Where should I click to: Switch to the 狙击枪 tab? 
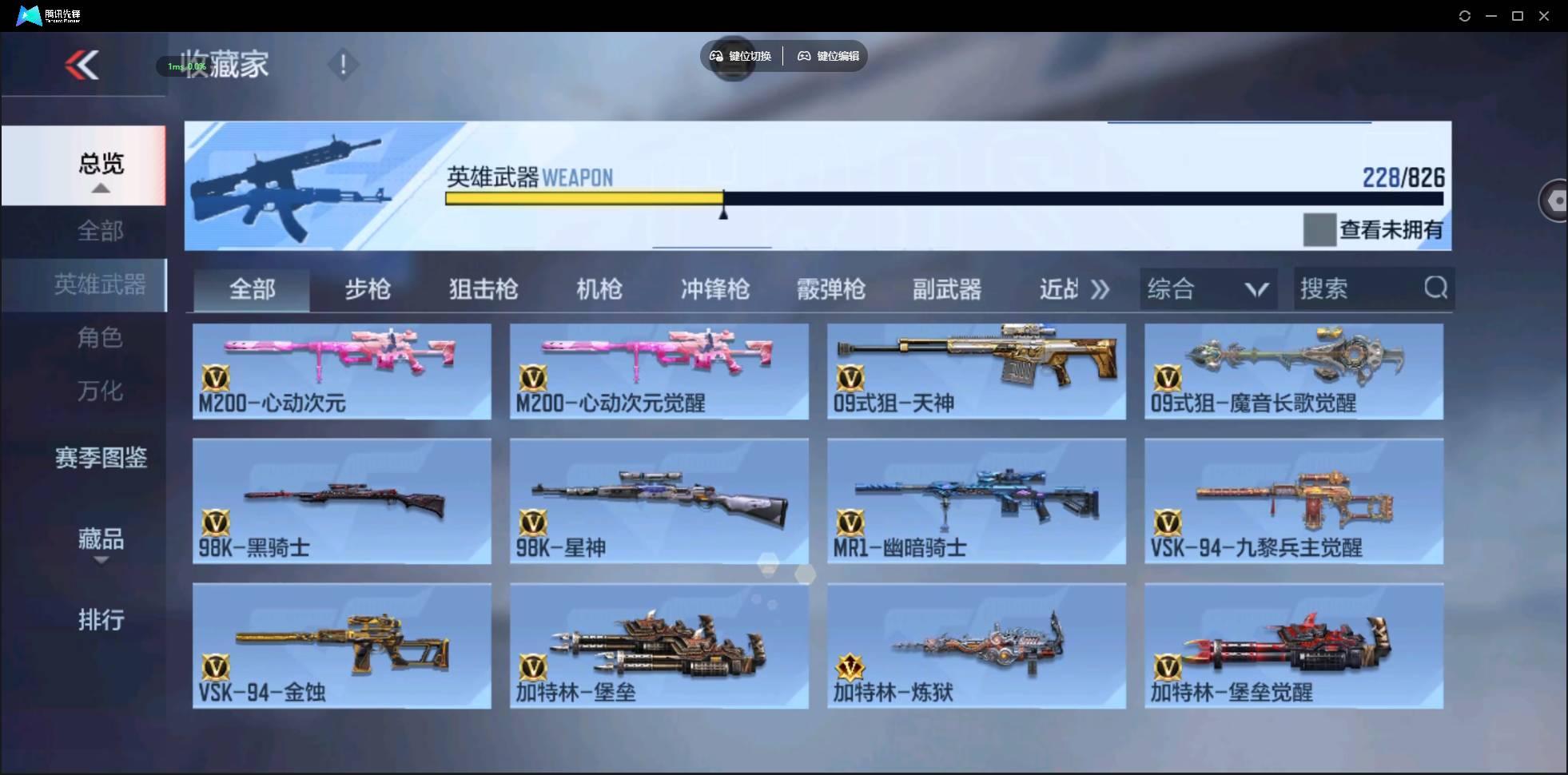pyautogui.click(x=483, y=289)
